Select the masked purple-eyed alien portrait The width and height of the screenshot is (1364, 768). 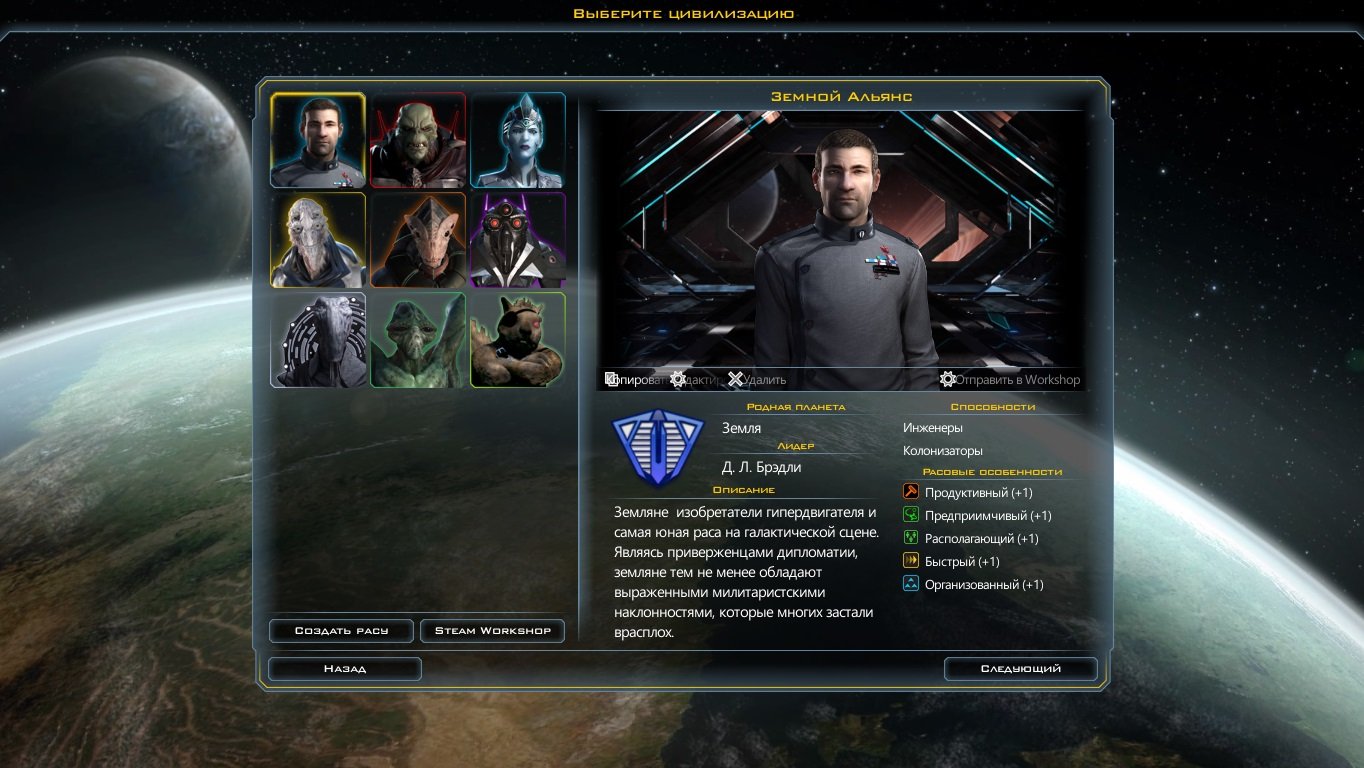pyautogui.click(x=517, y=240)
